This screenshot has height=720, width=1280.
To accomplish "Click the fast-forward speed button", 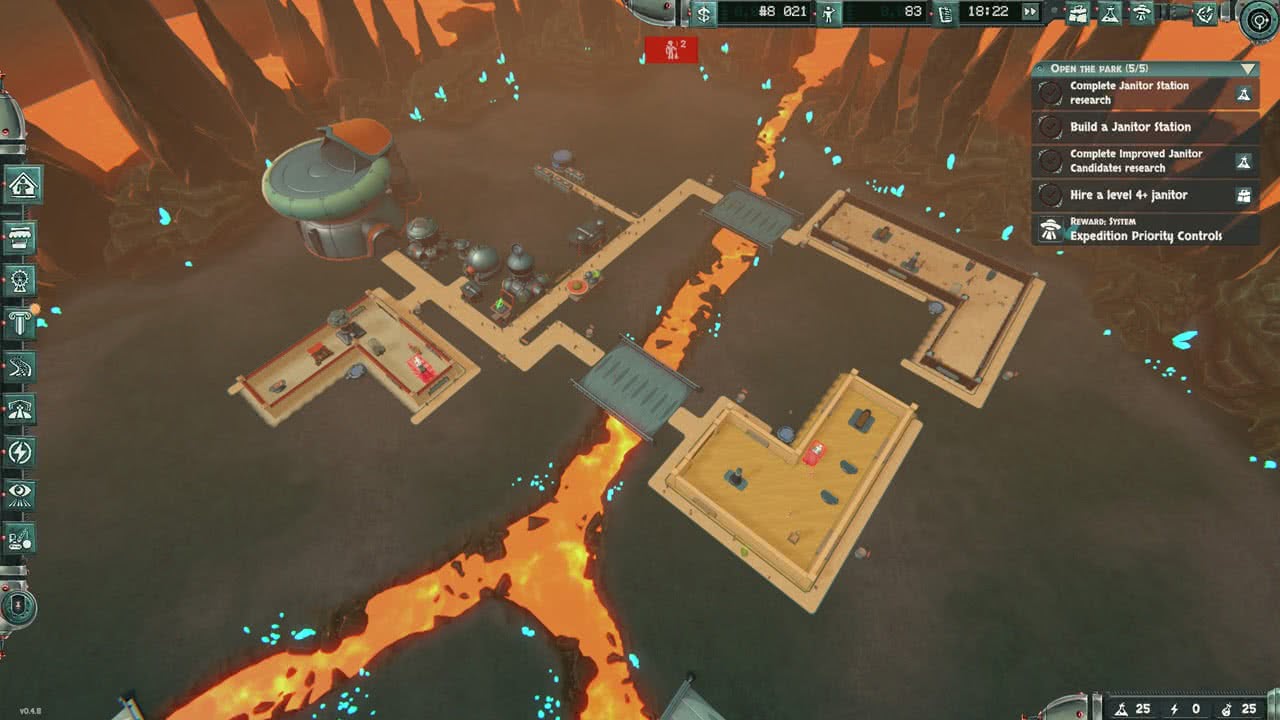I will (x=1029, y=12).
